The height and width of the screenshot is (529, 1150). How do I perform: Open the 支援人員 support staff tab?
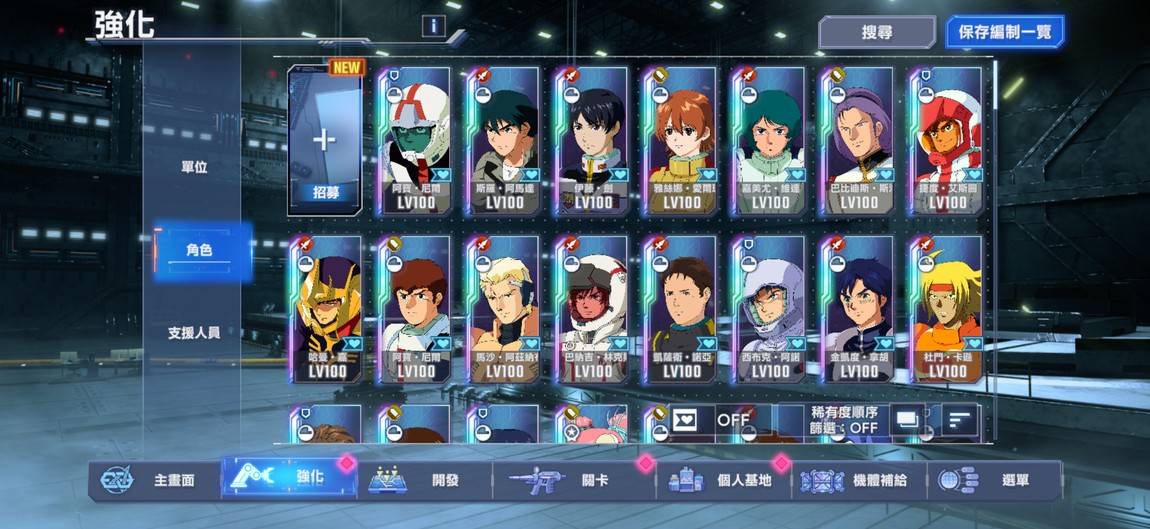click(x=194, y=333)
